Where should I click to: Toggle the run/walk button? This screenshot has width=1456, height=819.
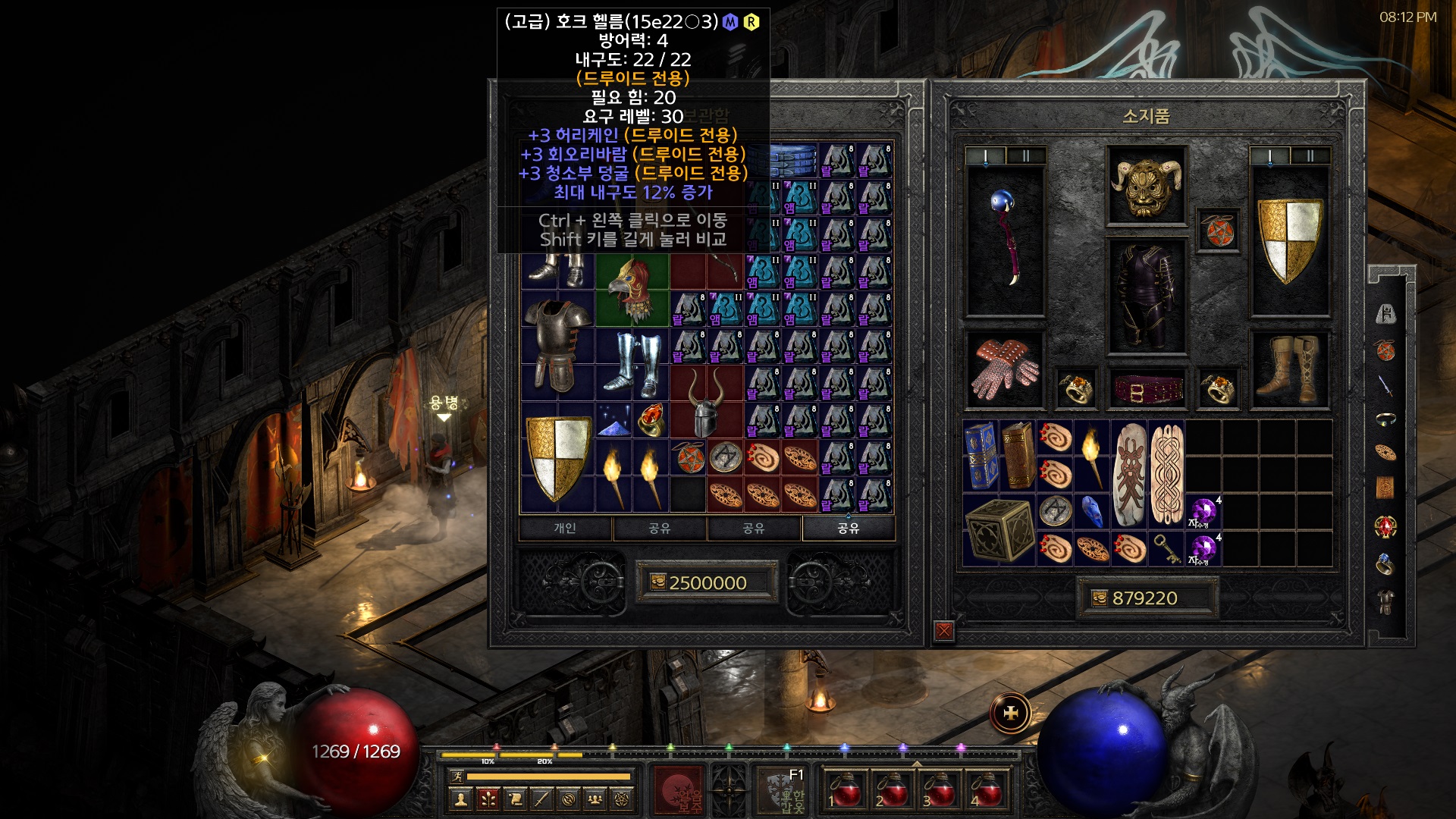[x=457, y=776]
